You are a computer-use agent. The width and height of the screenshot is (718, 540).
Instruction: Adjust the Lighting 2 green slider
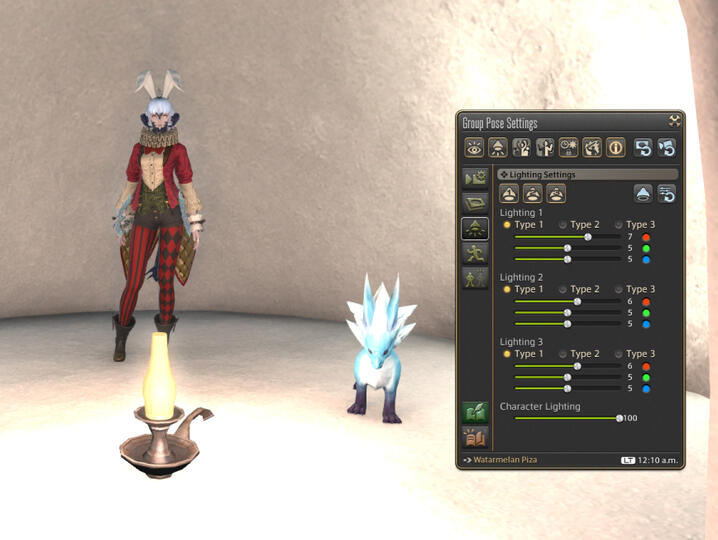[x=568, y=312]
